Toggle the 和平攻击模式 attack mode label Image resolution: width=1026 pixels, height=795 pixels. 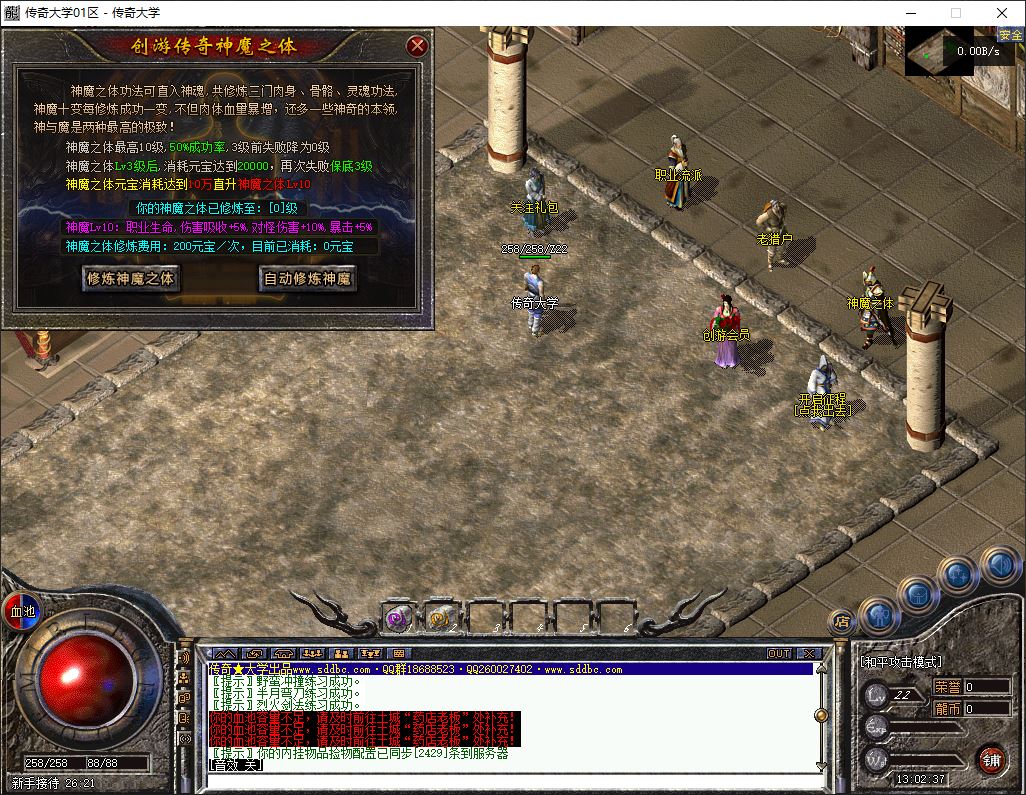pos(901,662)
